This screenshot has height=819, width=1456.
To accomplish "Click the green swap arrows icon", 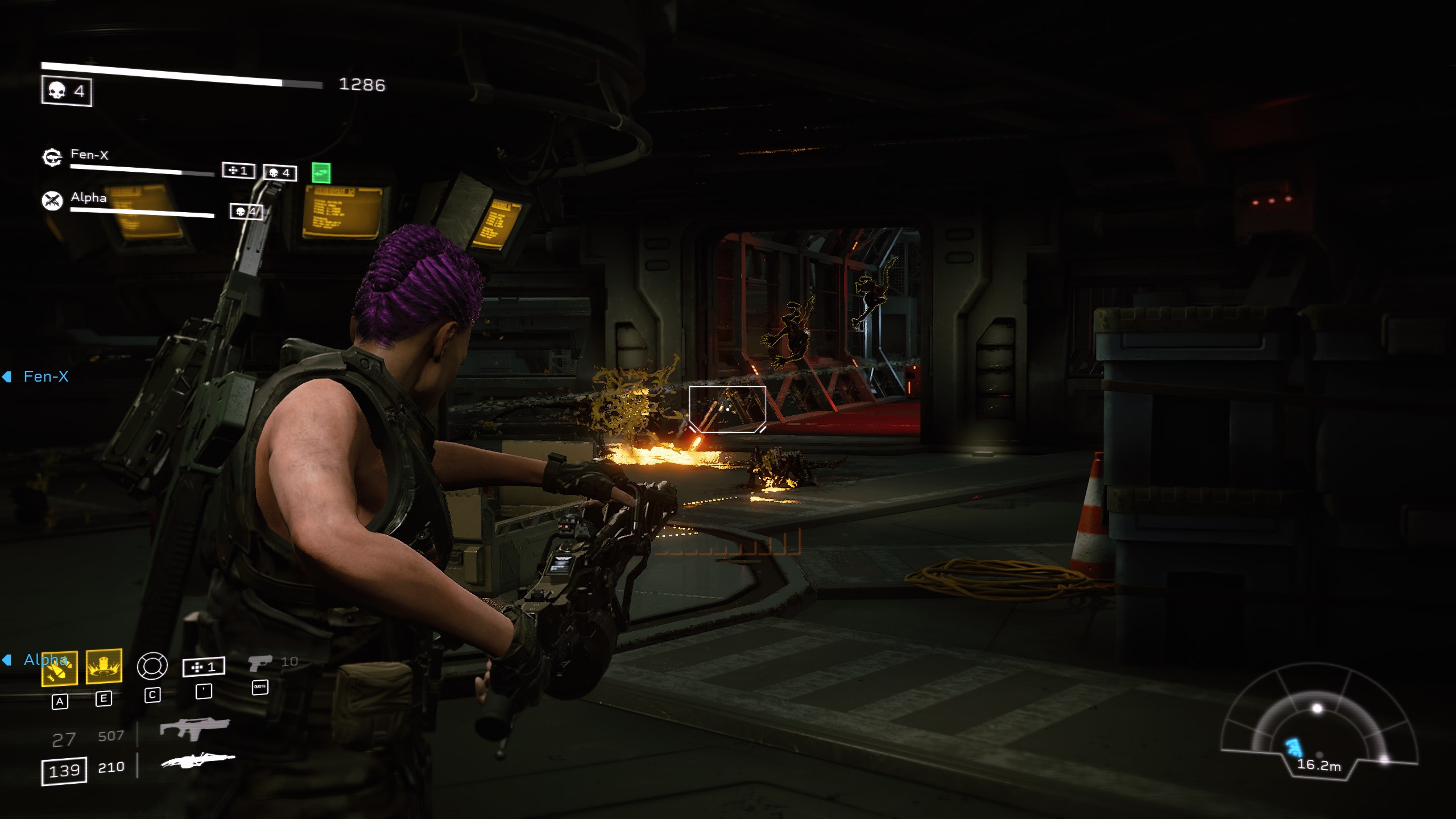I will pos(321,172).
